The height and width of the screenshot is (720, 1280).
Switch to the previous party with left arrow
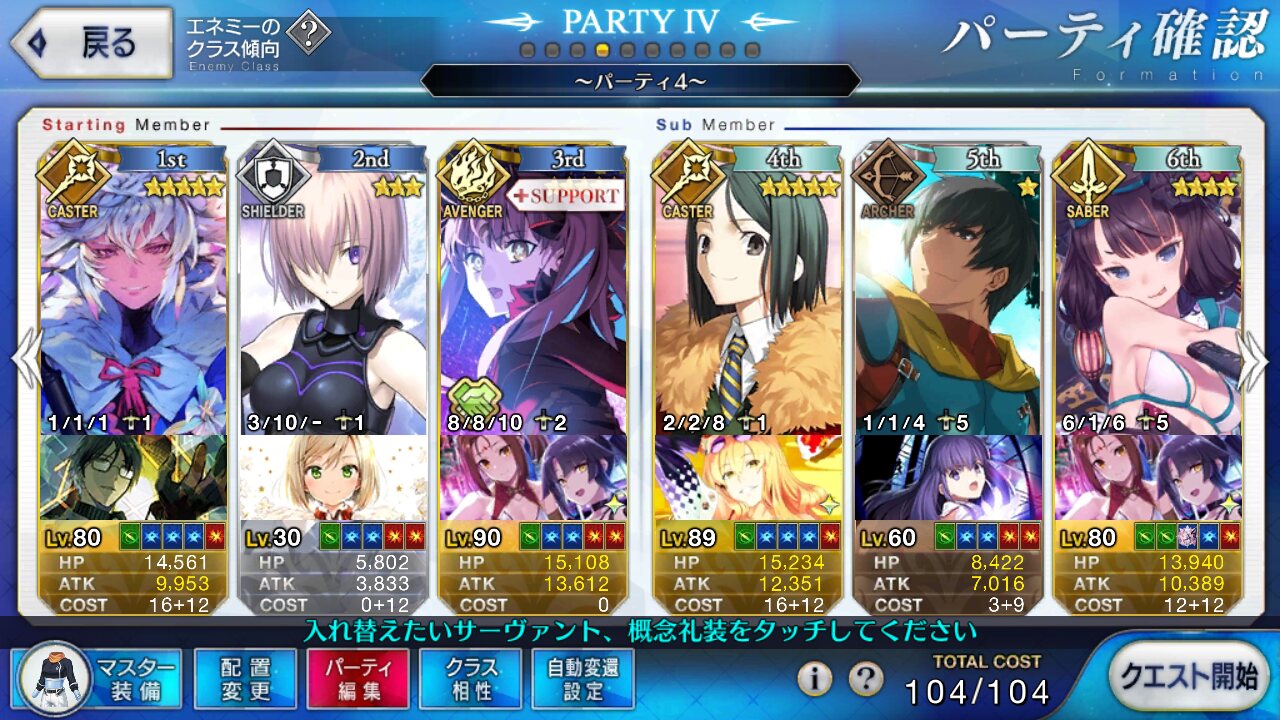pyautogui.click(x=24, y=357)
